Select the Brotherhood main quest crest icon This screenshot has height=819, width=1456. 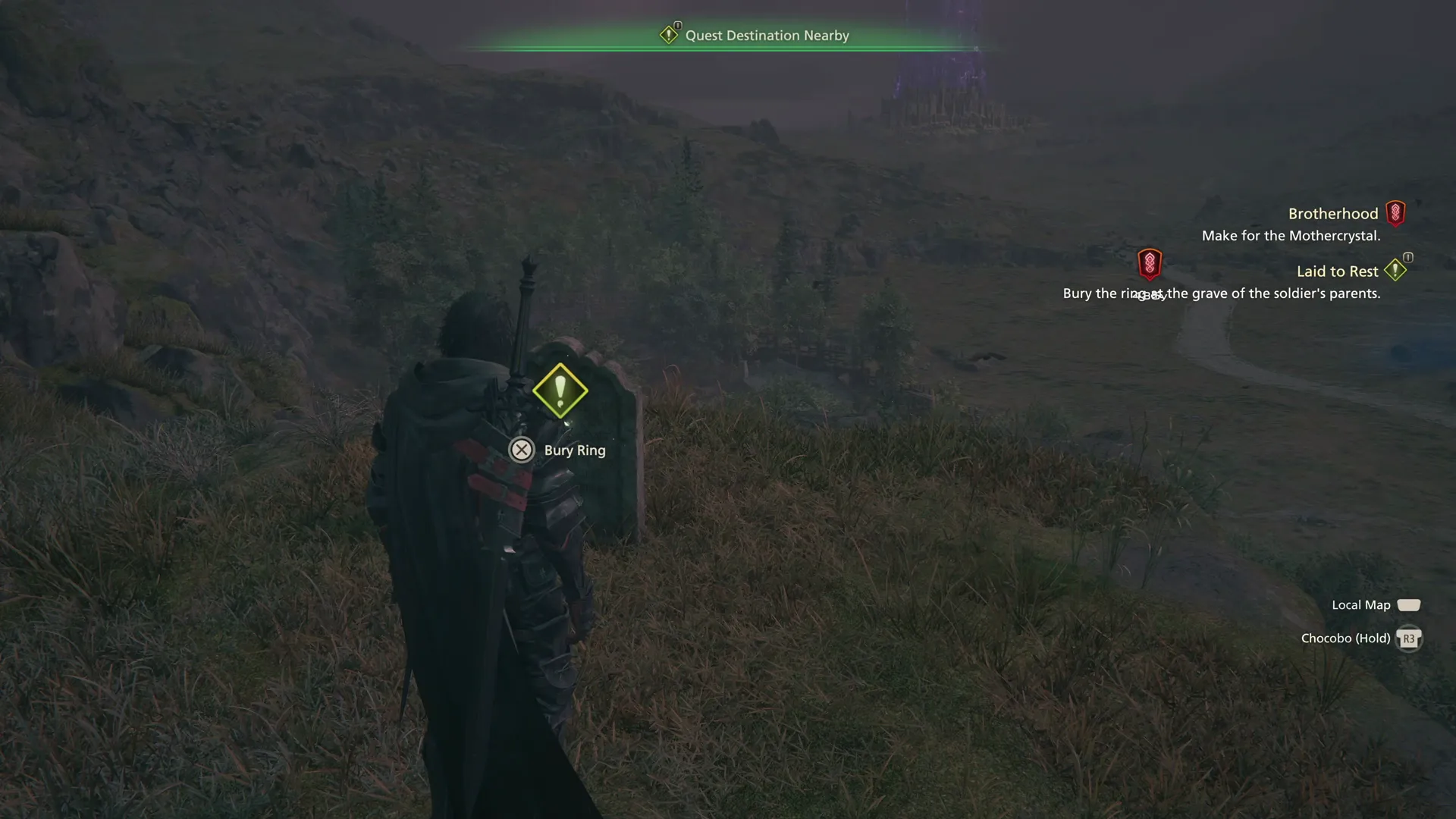[1396, 213]
